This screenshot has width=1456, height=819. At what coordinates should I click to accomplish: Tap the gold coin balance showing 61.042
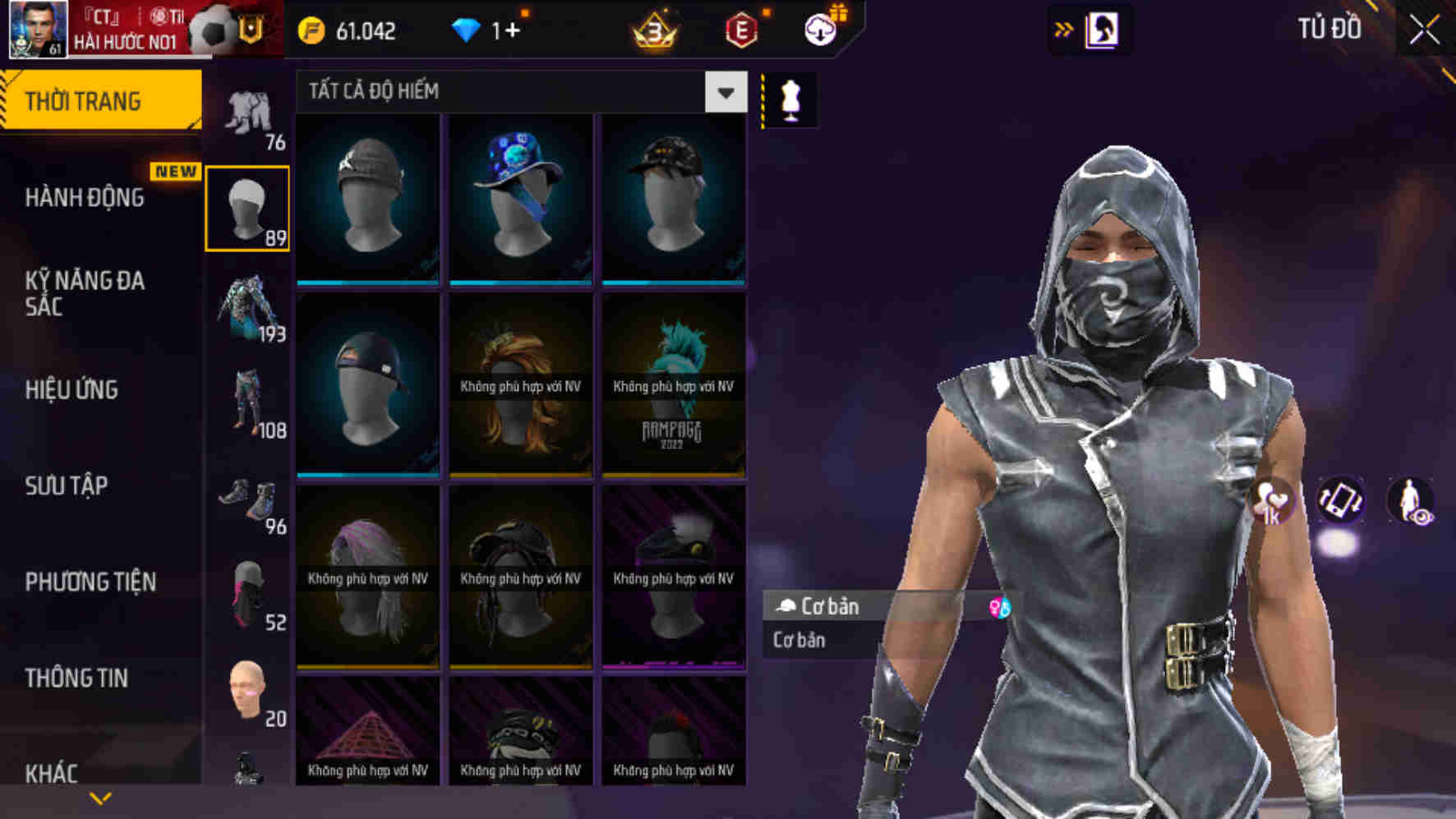pos(349,32)
